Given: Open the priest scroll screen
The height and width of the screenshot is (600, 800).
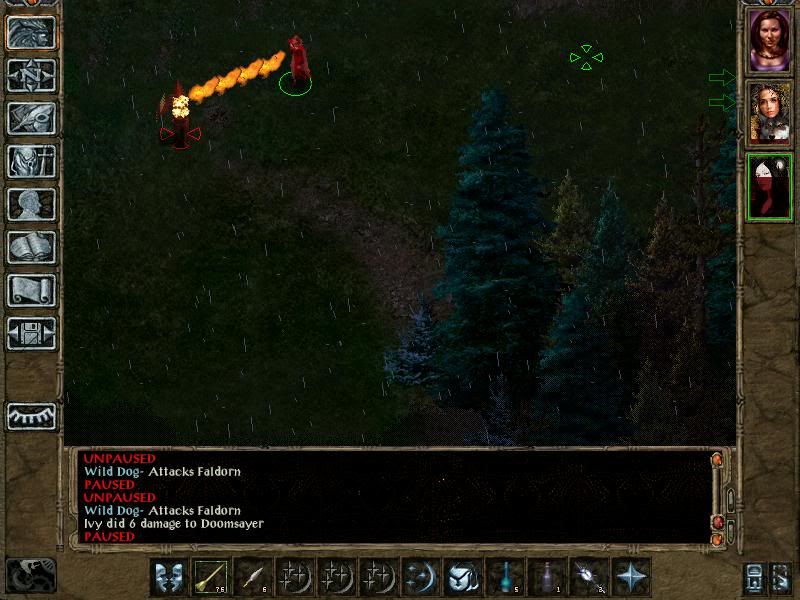Looking at the screenshot, I should pyautogui.click(x=31, y=290).
